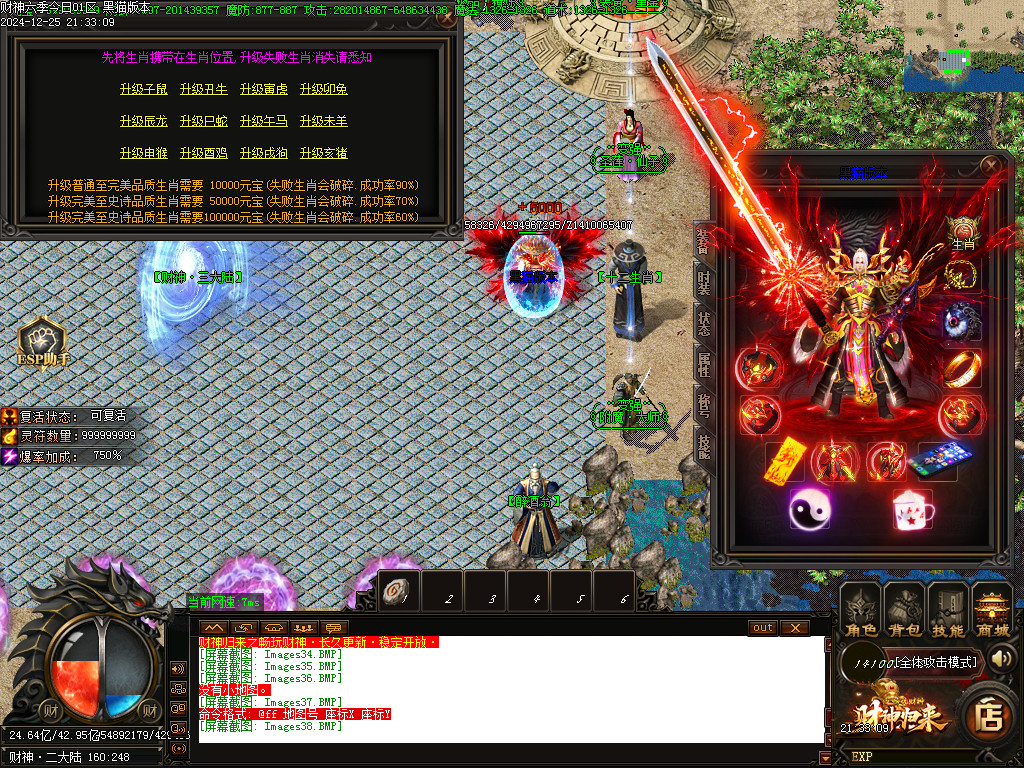The image size is (1024, 768).
Task: Select the 升级辰龙 zodiac upgrade option
Action: [x=144, y=122]
